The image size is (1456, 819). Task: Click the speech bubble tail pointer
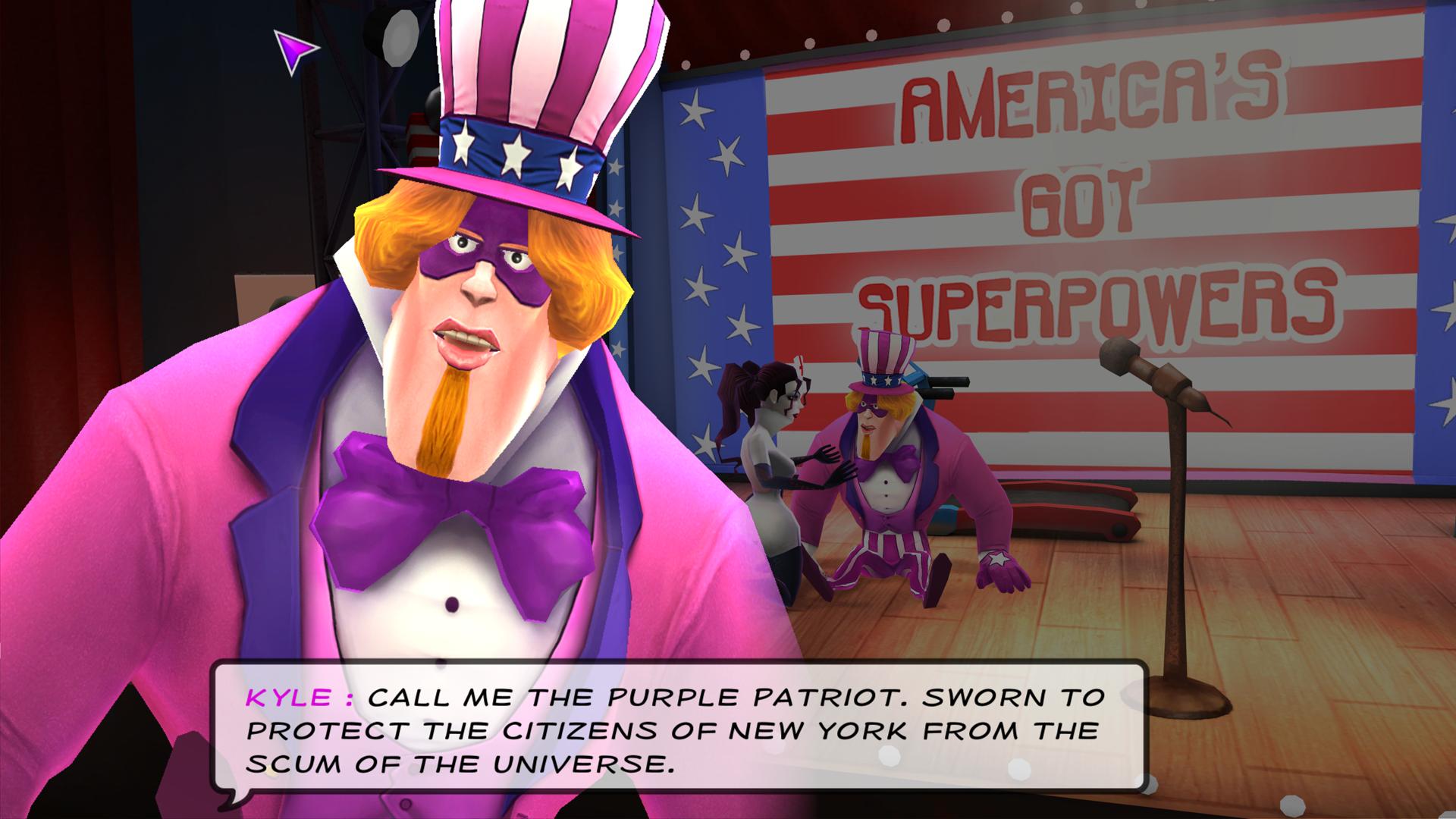pos(231,796)
